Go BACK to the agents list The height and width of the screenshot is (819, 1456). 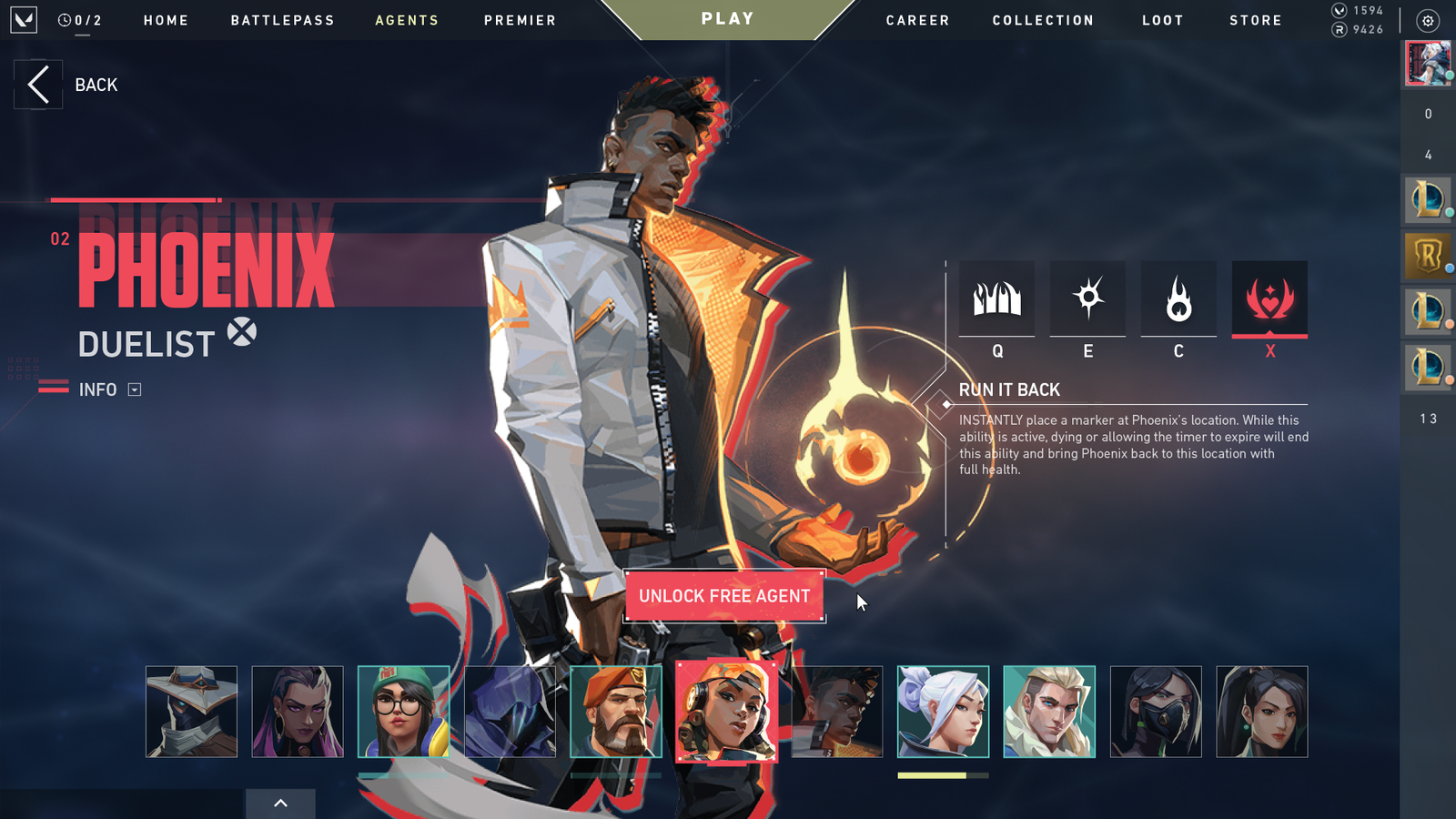click(38, 84)
